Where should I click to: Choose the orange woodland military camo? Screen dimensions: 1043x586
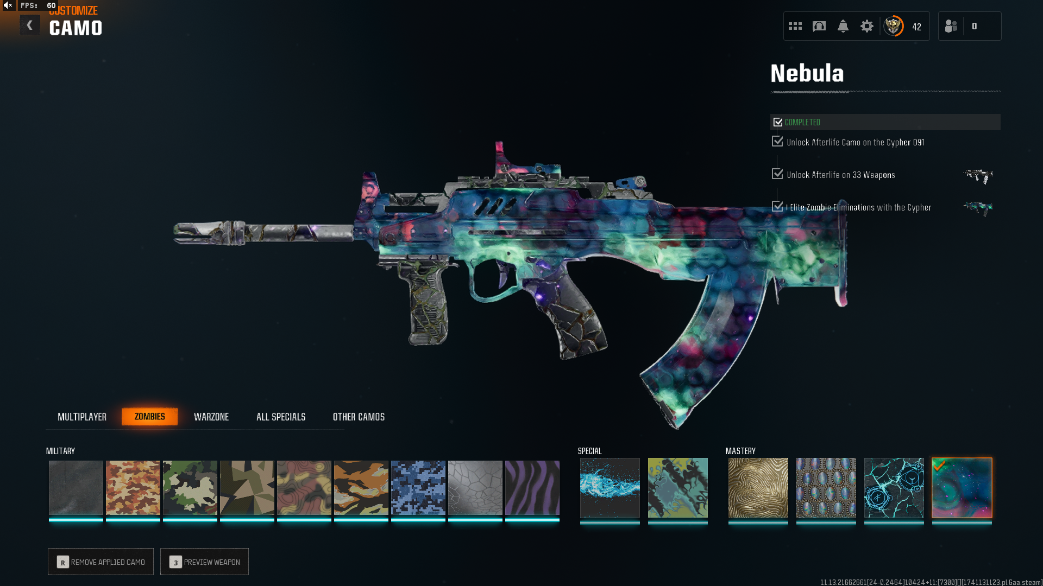[133, 488]
